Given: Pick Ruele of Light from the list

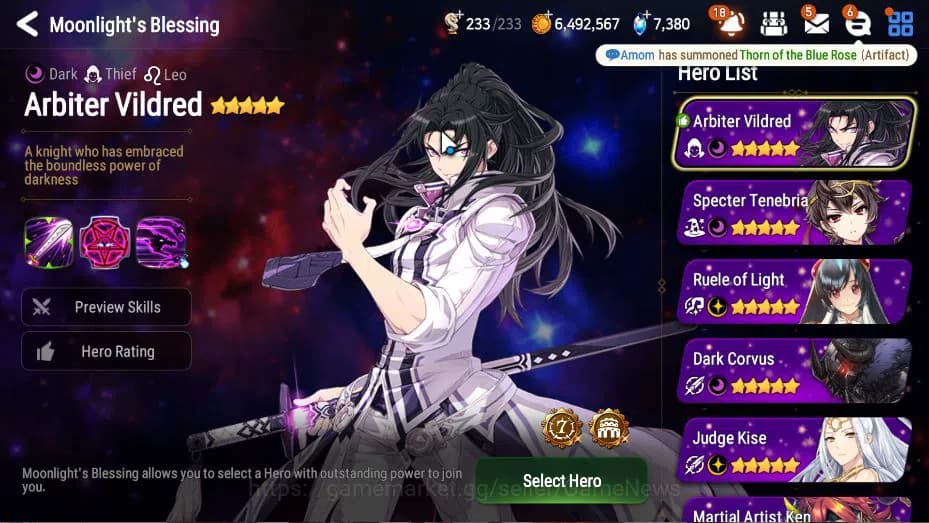Looking at the screenshot, I should pyautogui.click(x=795, y=291).
